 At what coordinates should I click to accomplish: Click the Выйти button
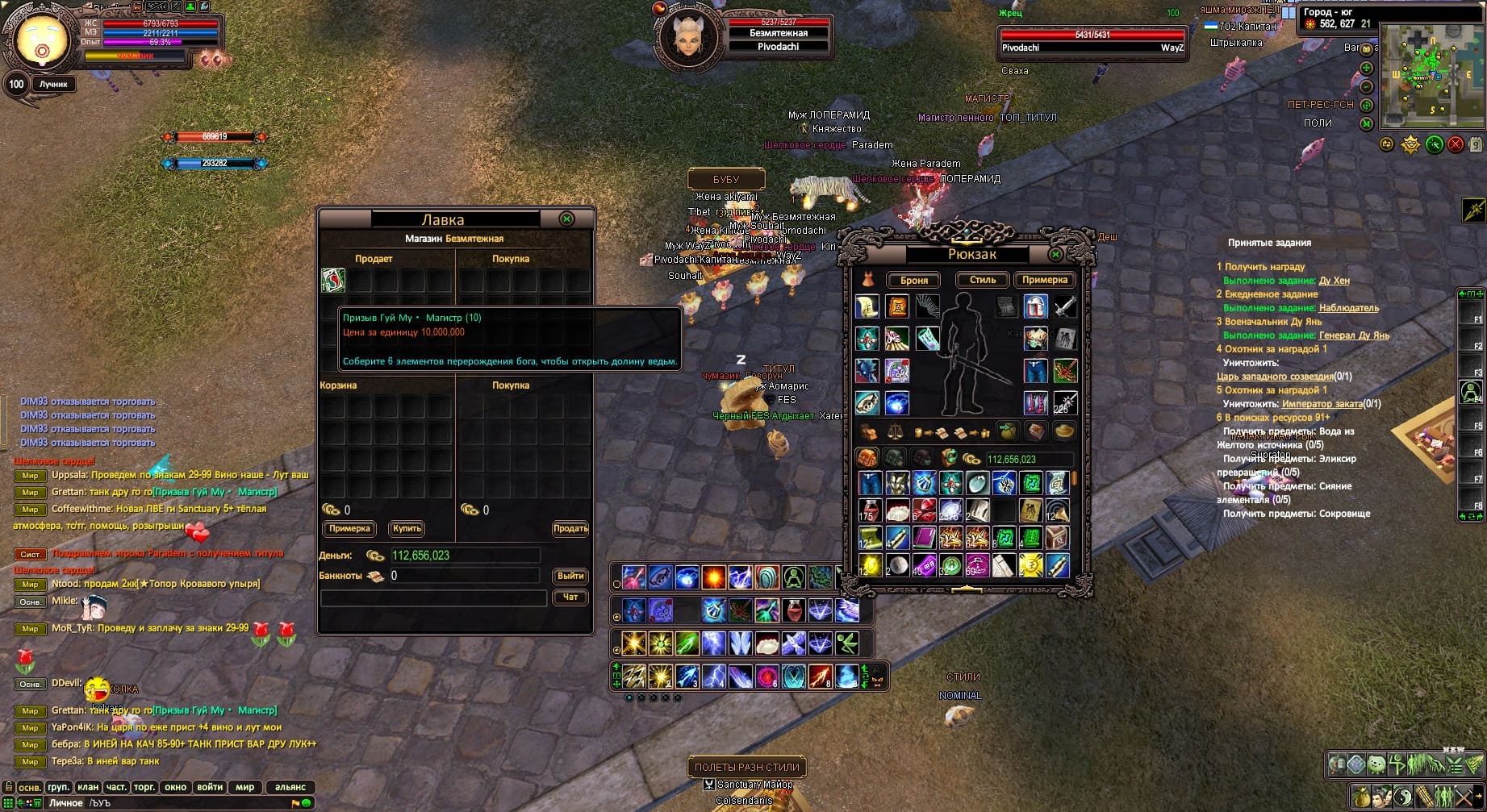click(570, 576)
